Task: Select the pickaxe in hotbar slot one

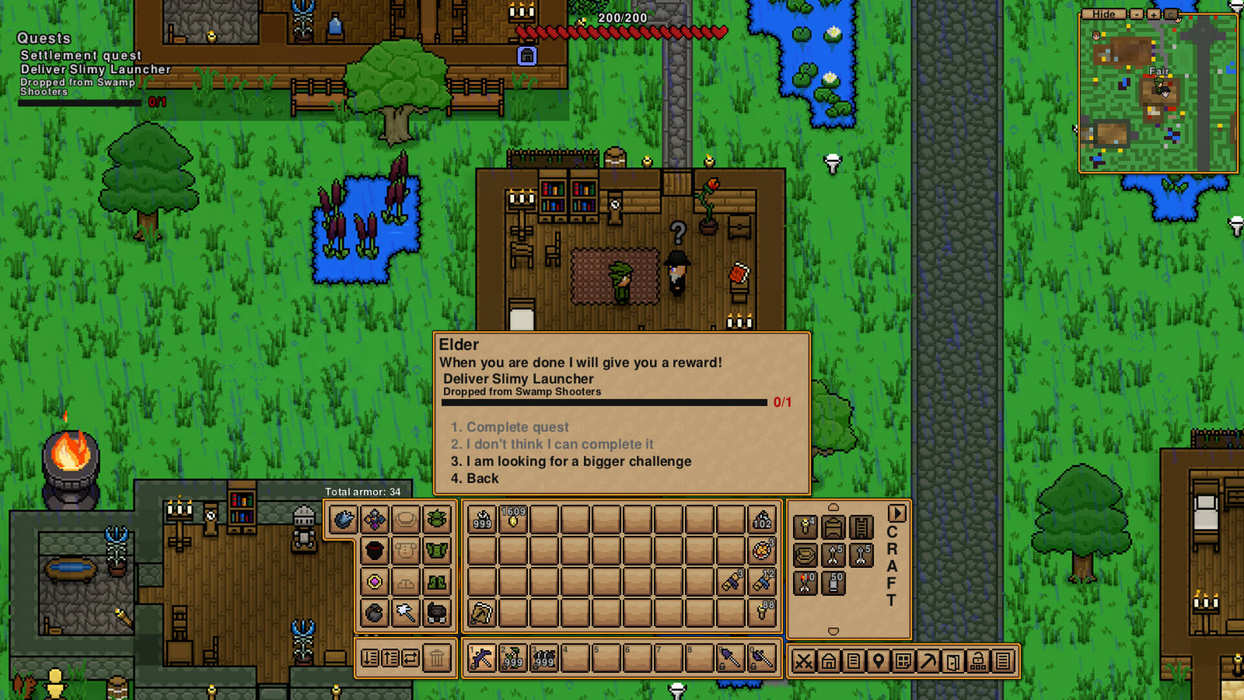Action: coord(481,658)
